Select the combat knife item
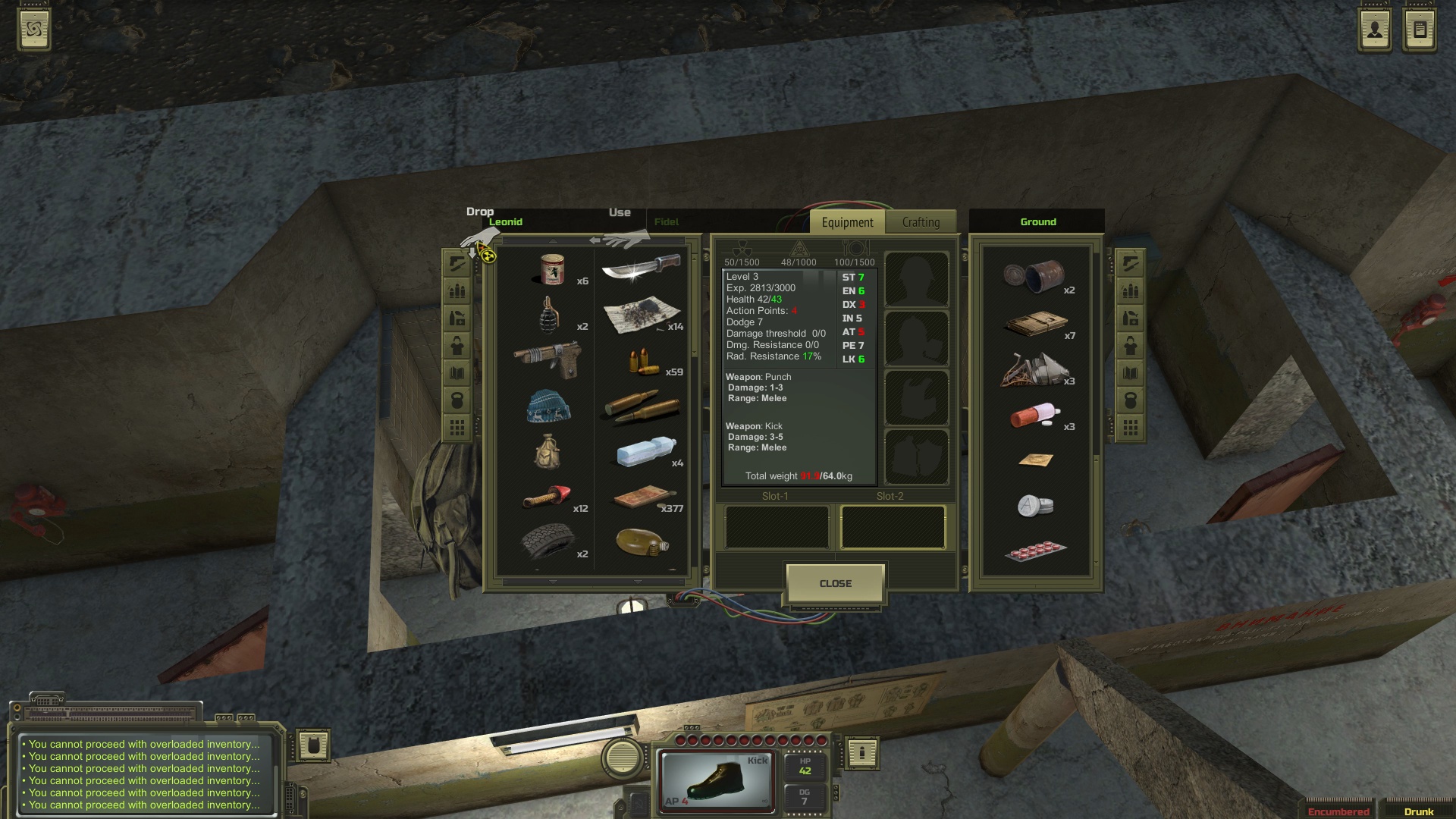 (x=641, y=268)
